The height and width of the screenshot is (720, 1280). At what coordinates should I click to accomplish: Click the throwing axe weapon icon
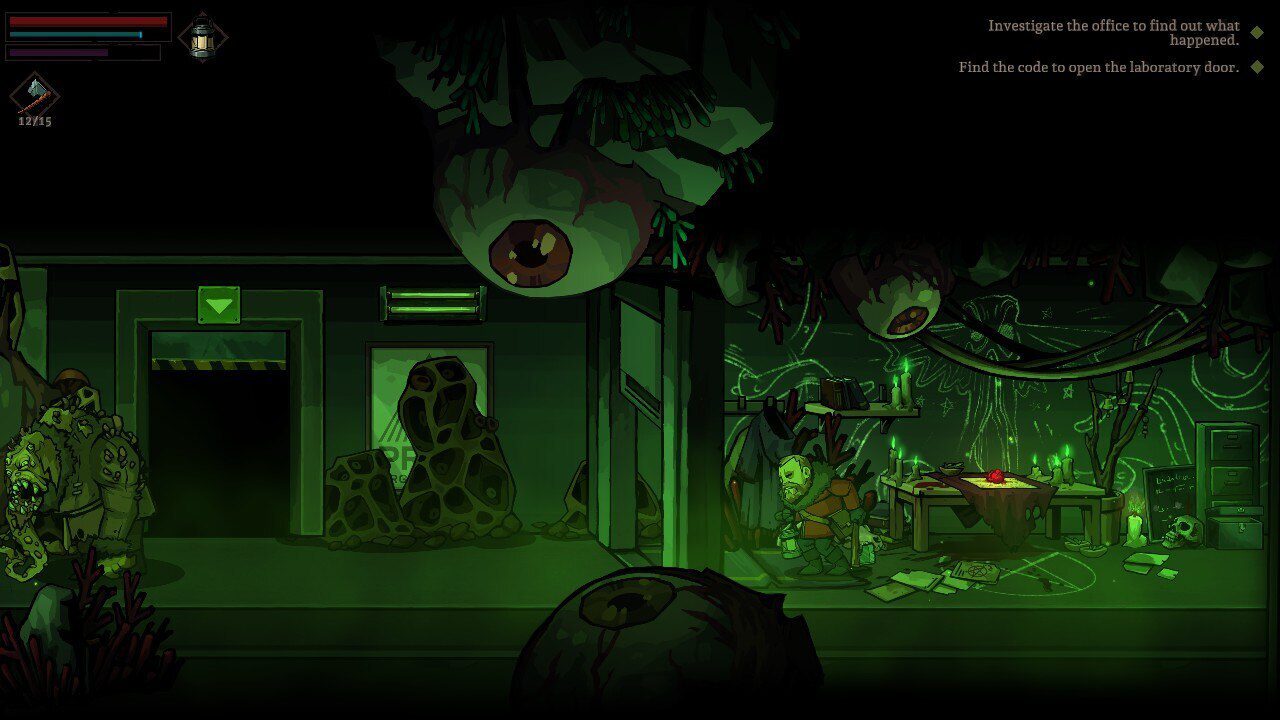[x=35, y=94]
